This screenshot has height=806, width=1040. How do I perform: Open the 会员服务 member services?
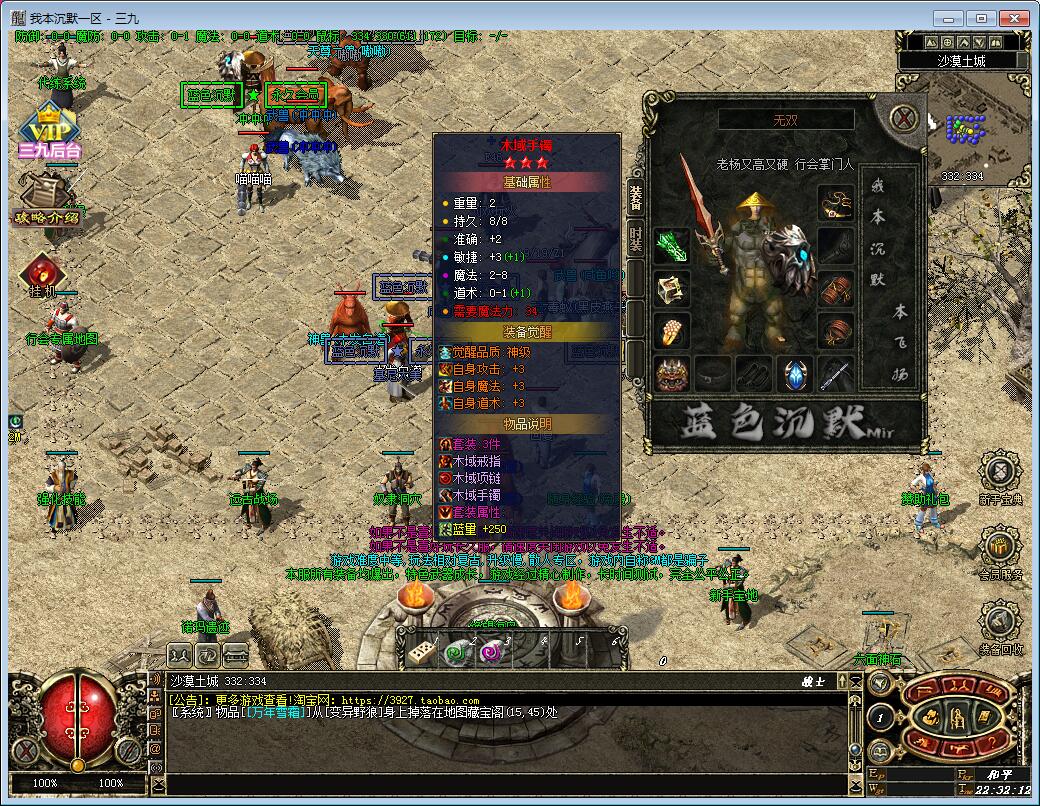[x=1001, y=548]
